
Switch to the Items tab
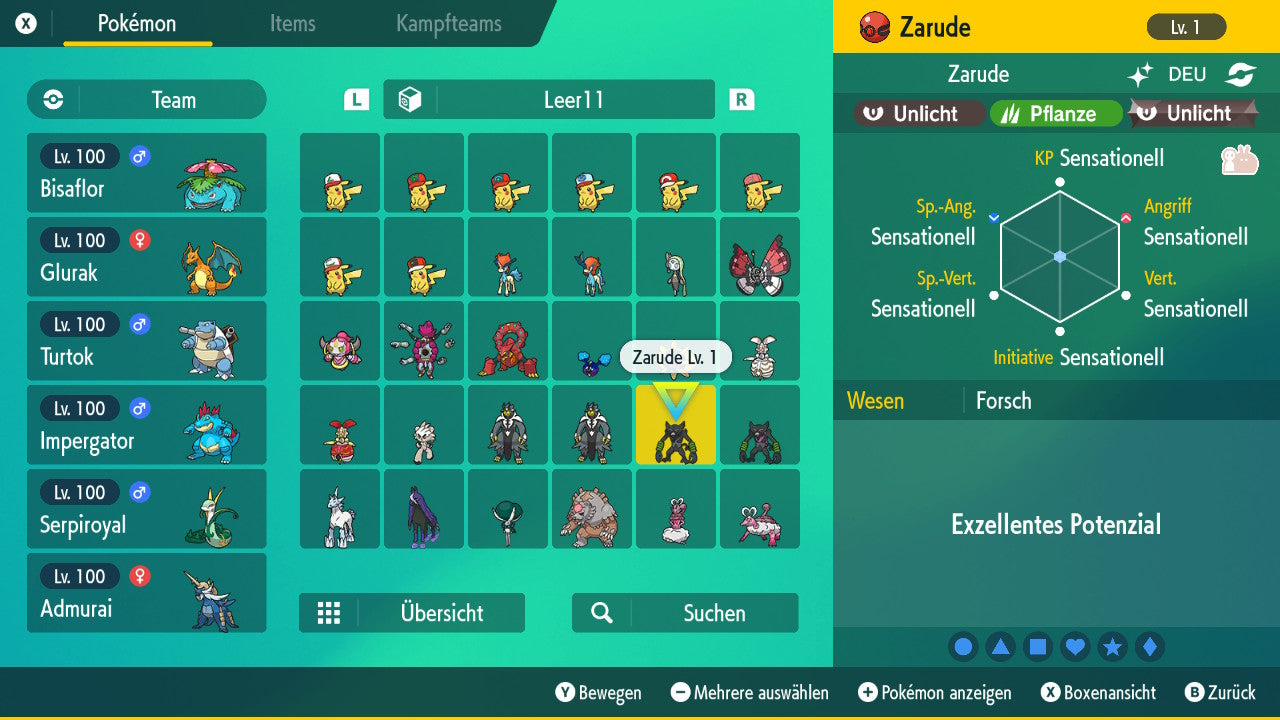292,25
